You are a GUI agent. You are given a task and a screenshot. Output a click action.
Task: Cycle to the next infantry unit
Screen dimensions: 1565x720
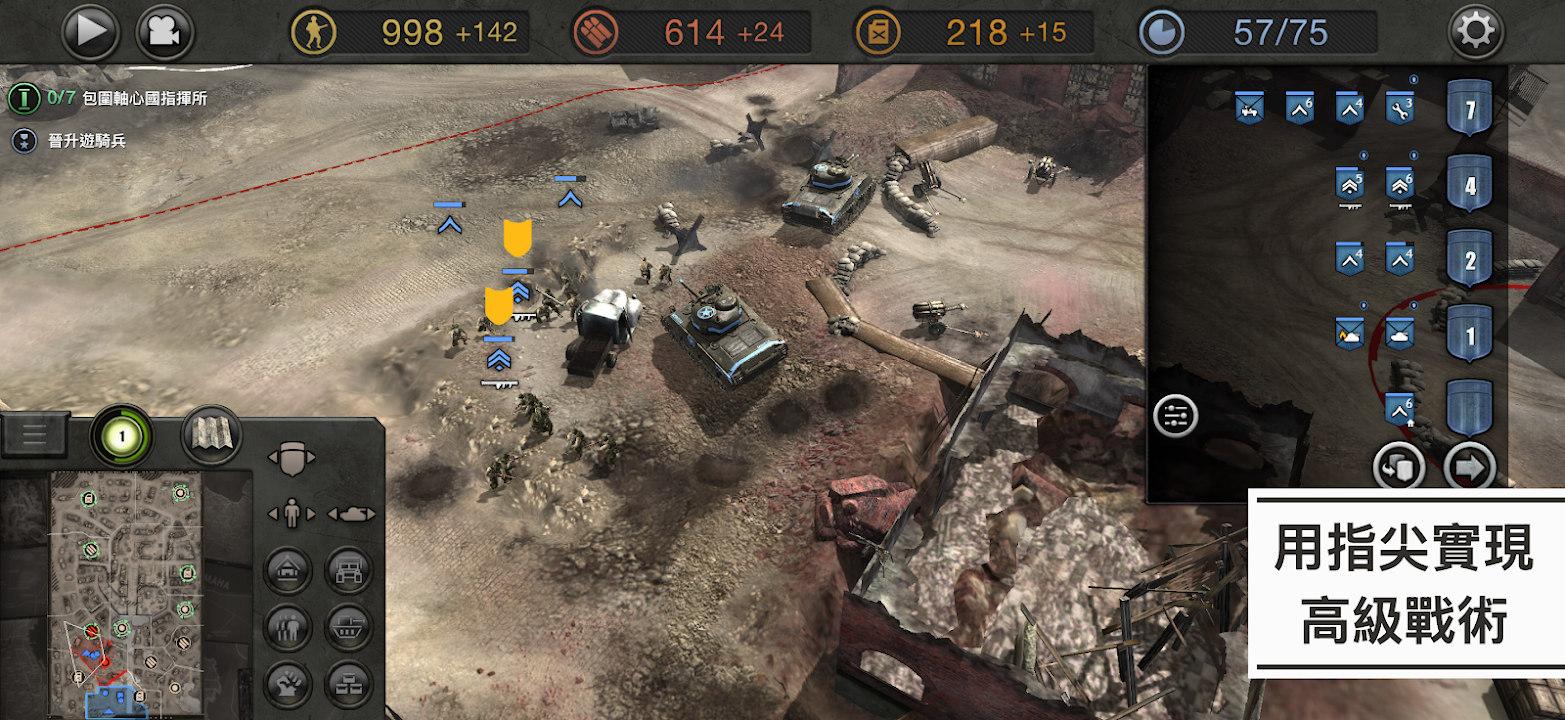[x=312, y=514]
